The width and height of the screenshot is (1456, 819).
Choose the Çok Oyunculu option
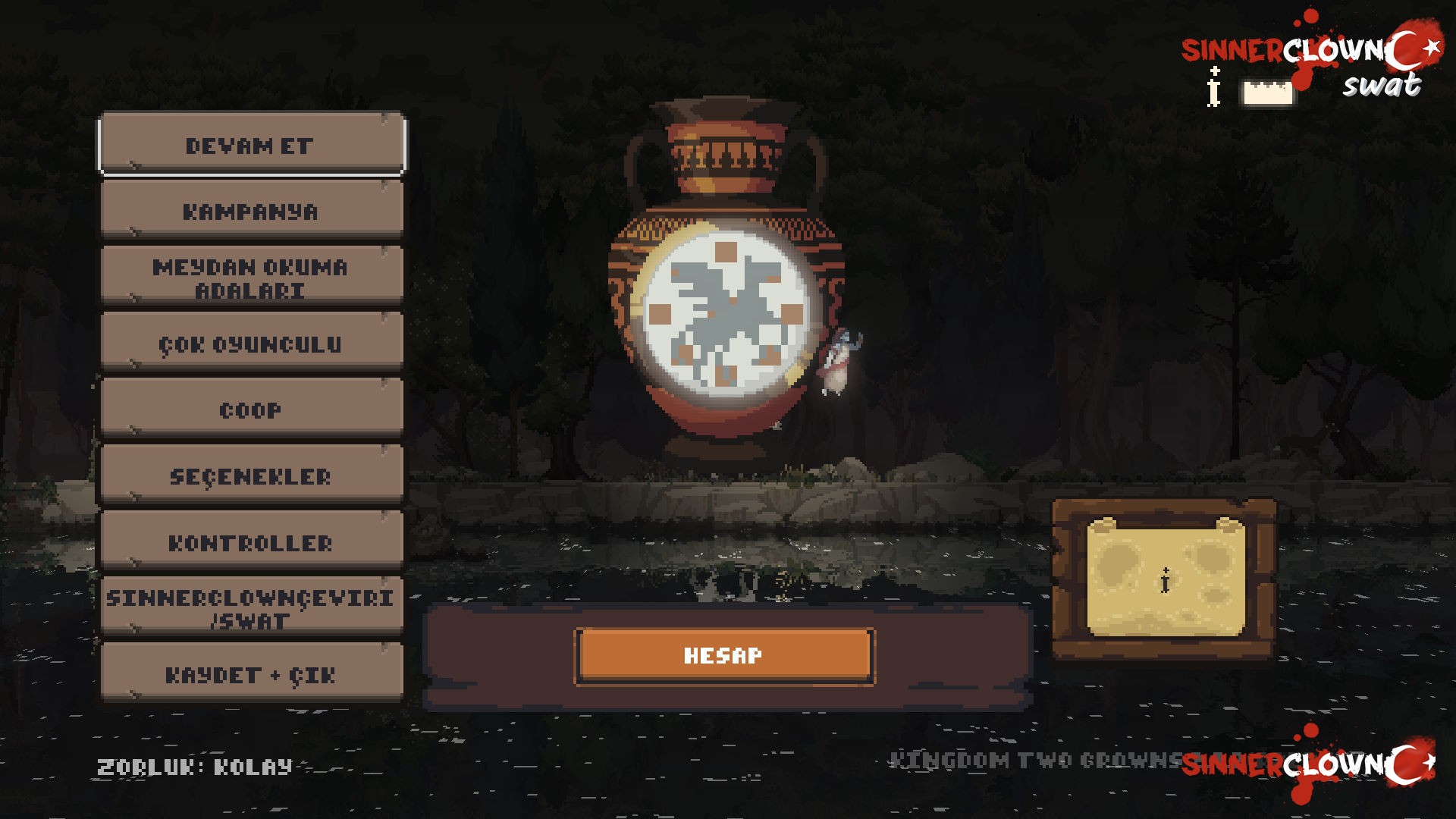point(251,344)
